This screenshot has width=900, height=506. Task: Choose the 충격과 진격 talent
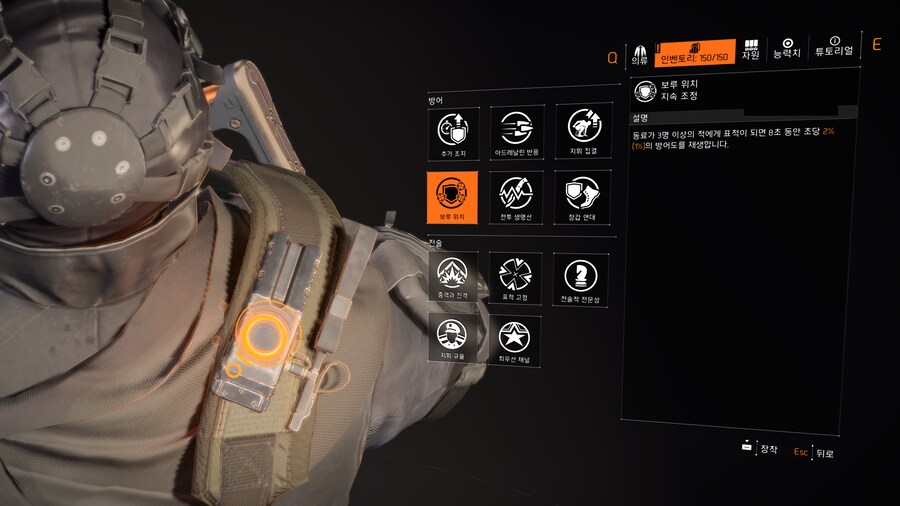452,275
